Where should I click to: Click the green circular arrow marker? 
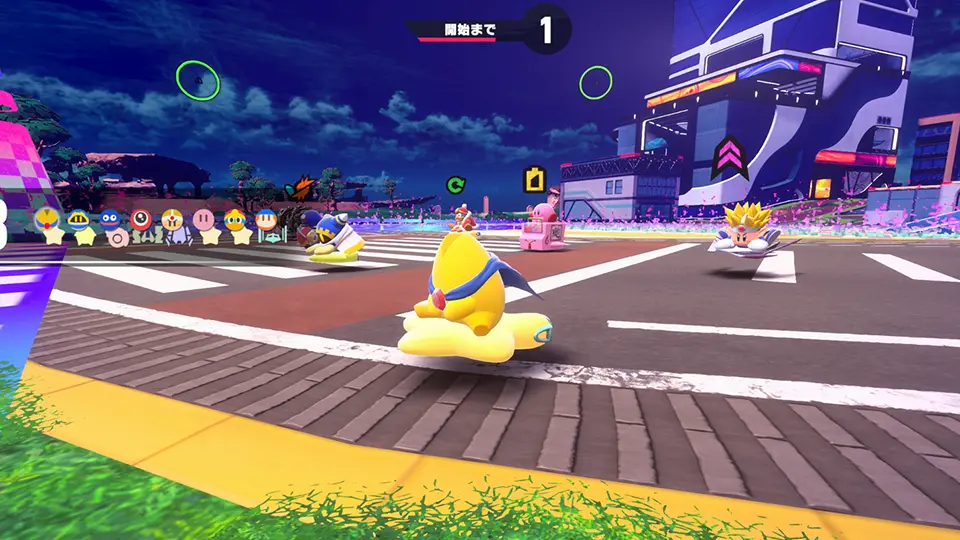click(456, 184)
